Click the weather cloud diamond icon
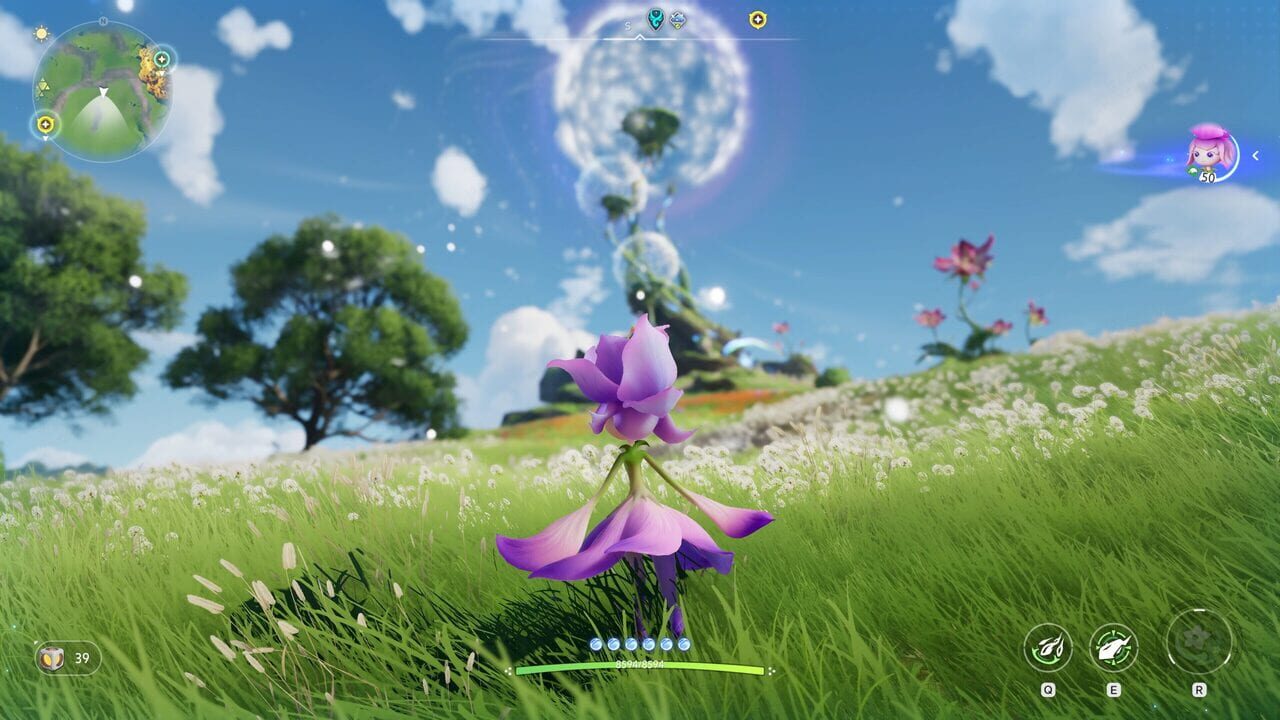 point(676,18)
